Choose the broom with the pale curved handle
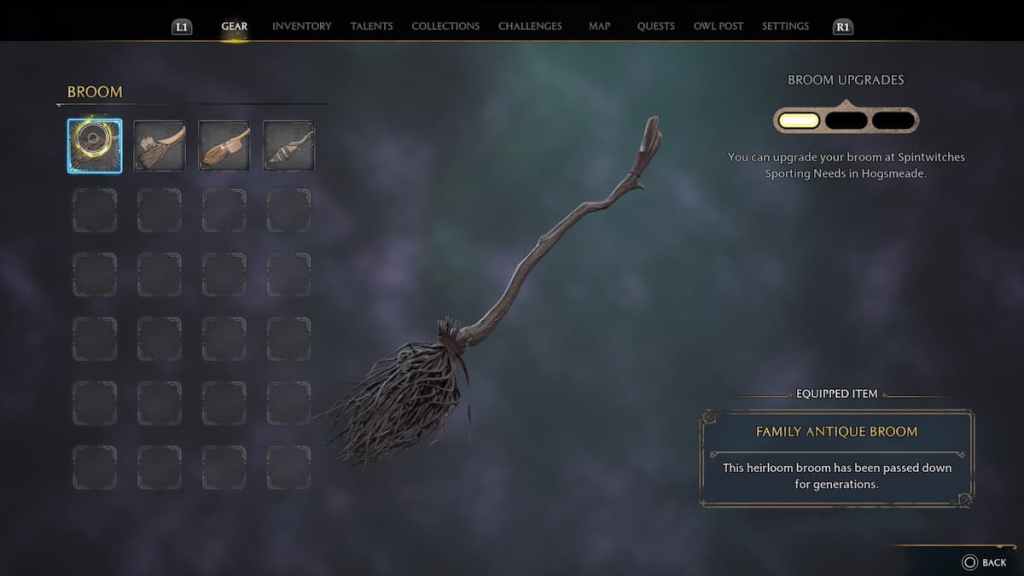 pos(160,146)
